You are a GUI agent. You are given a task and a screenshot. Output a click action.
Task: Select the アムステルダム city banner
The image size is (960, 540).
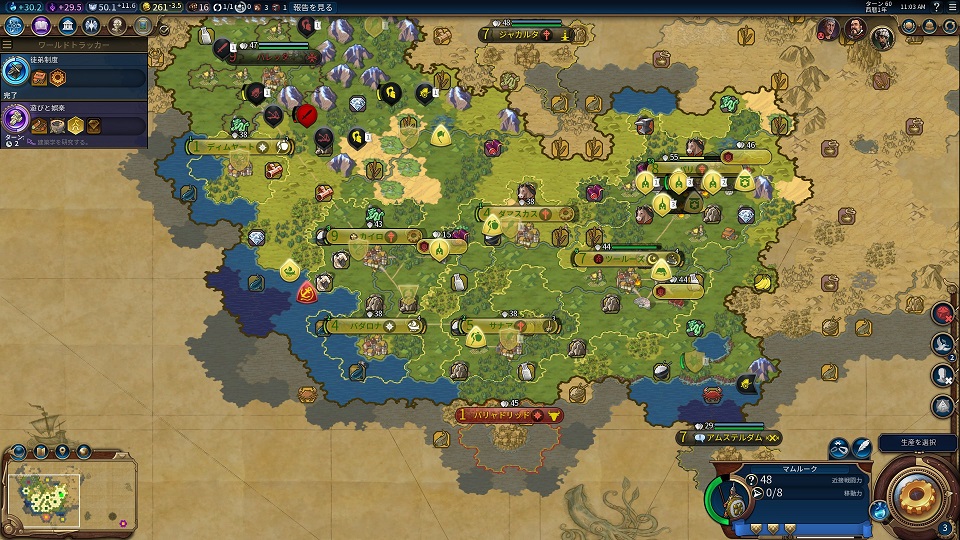click(730, 438)
